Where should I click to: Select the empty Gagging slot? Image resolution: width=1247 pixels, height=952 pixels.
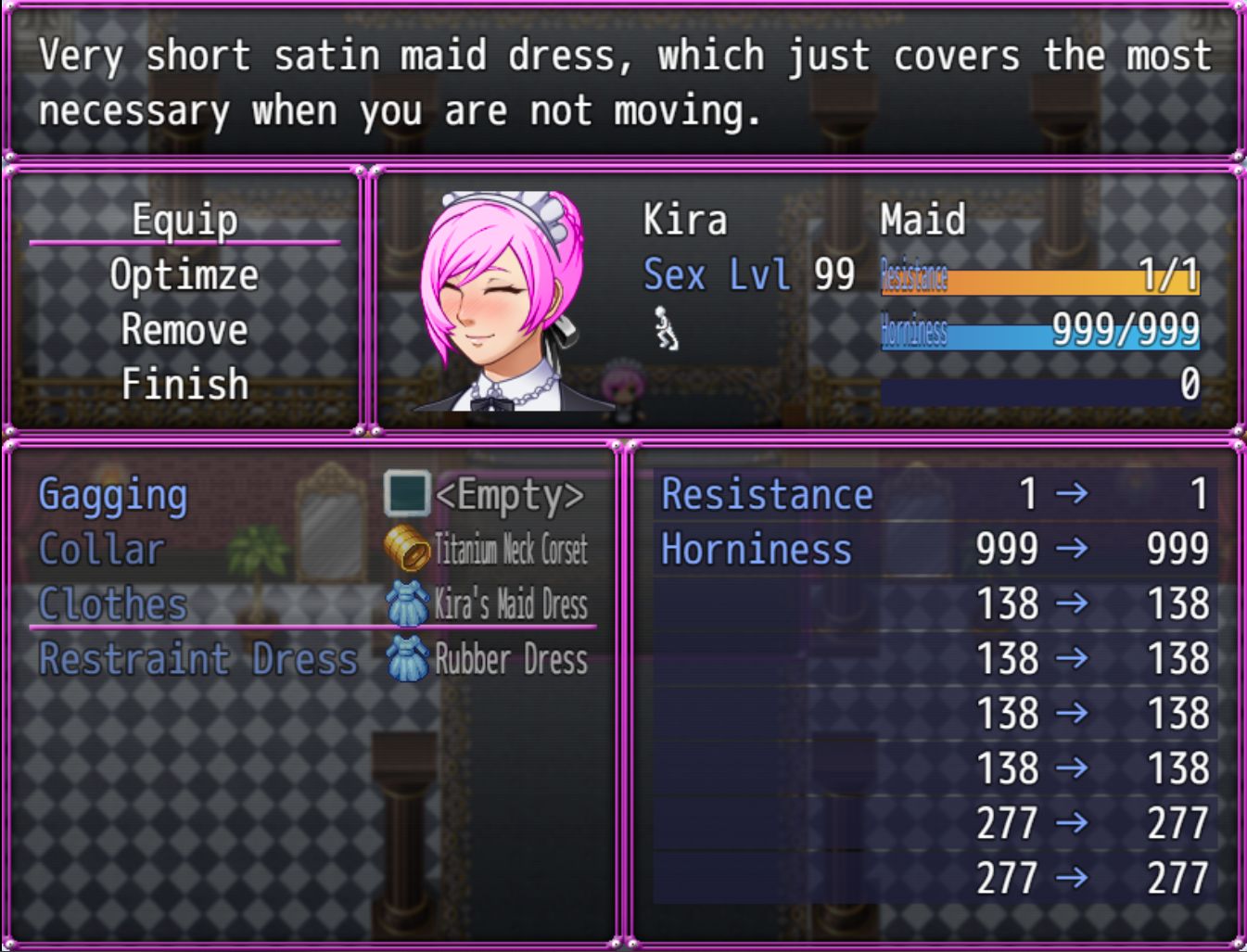point(312,495)
